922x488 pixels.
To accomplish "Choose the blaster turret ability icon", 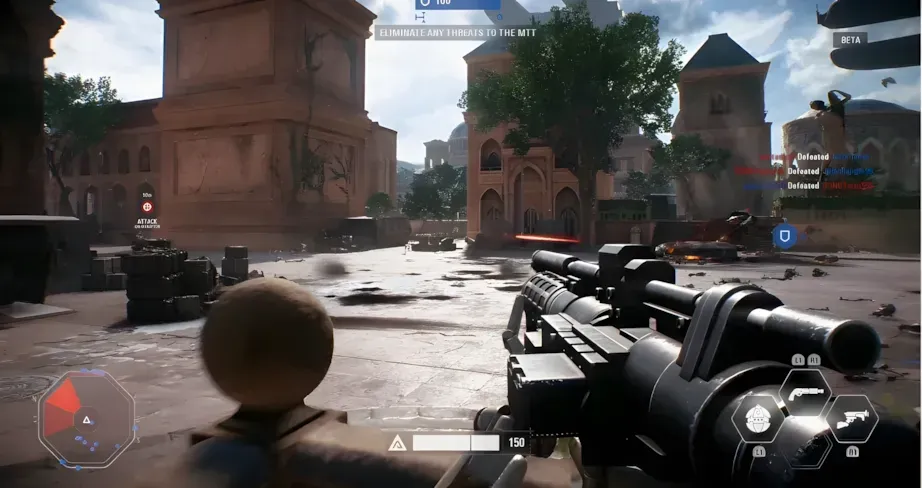I will tap(852, 418).
